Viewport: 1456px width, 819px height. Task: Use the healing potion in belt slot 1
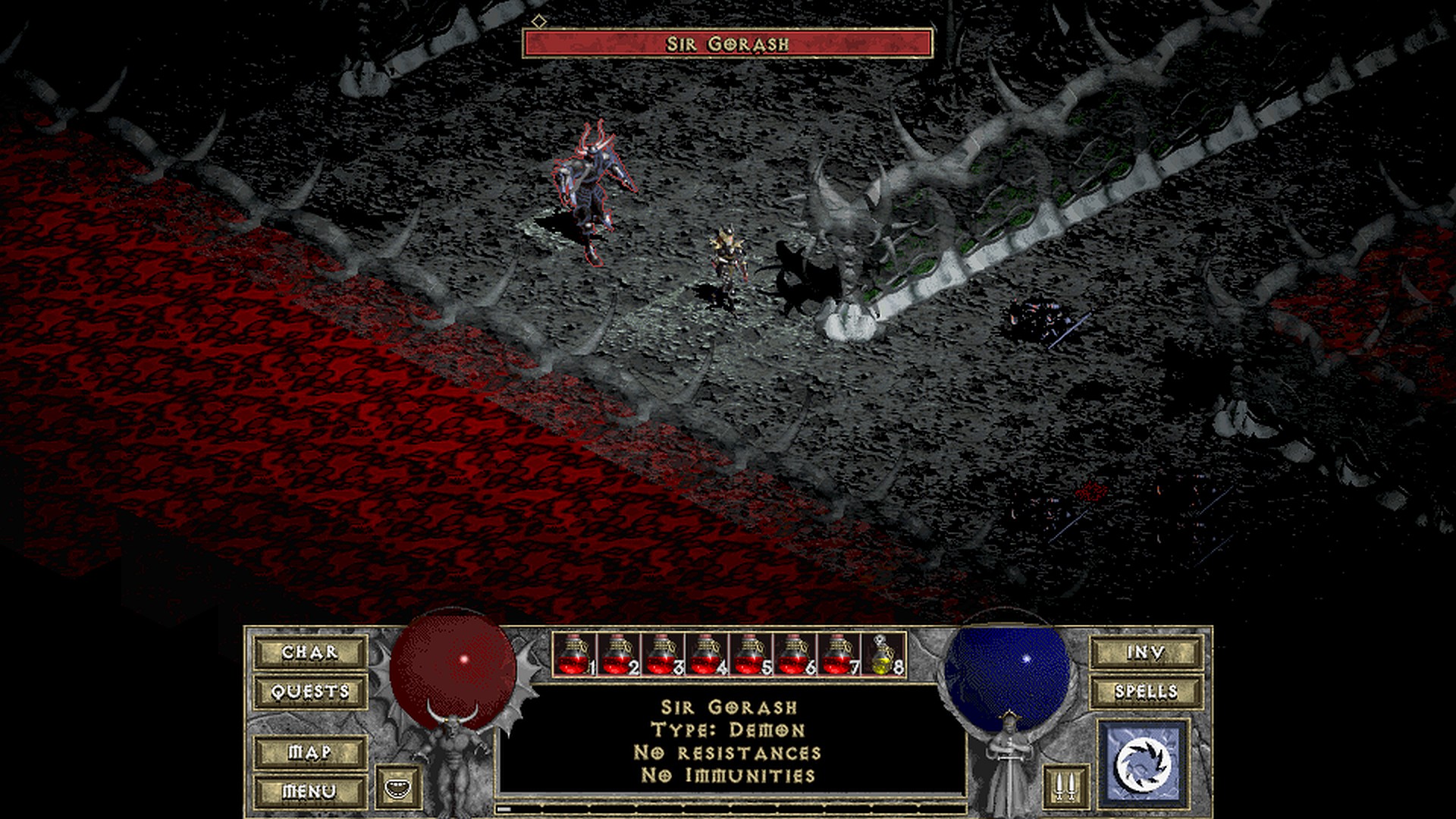coord(574,654)
